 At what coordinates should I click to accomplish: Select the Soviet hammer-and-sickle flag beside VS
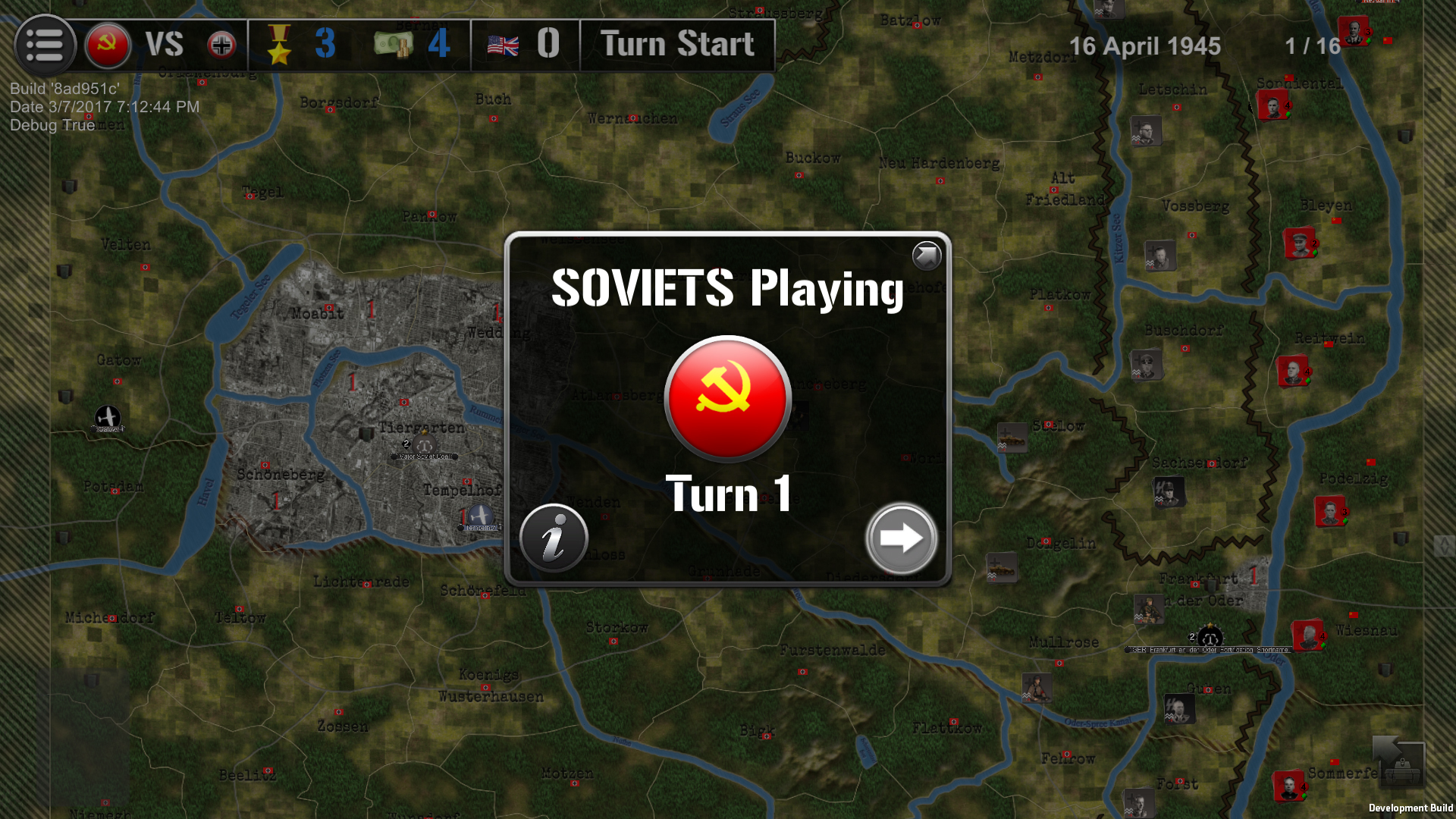point(107,45)
